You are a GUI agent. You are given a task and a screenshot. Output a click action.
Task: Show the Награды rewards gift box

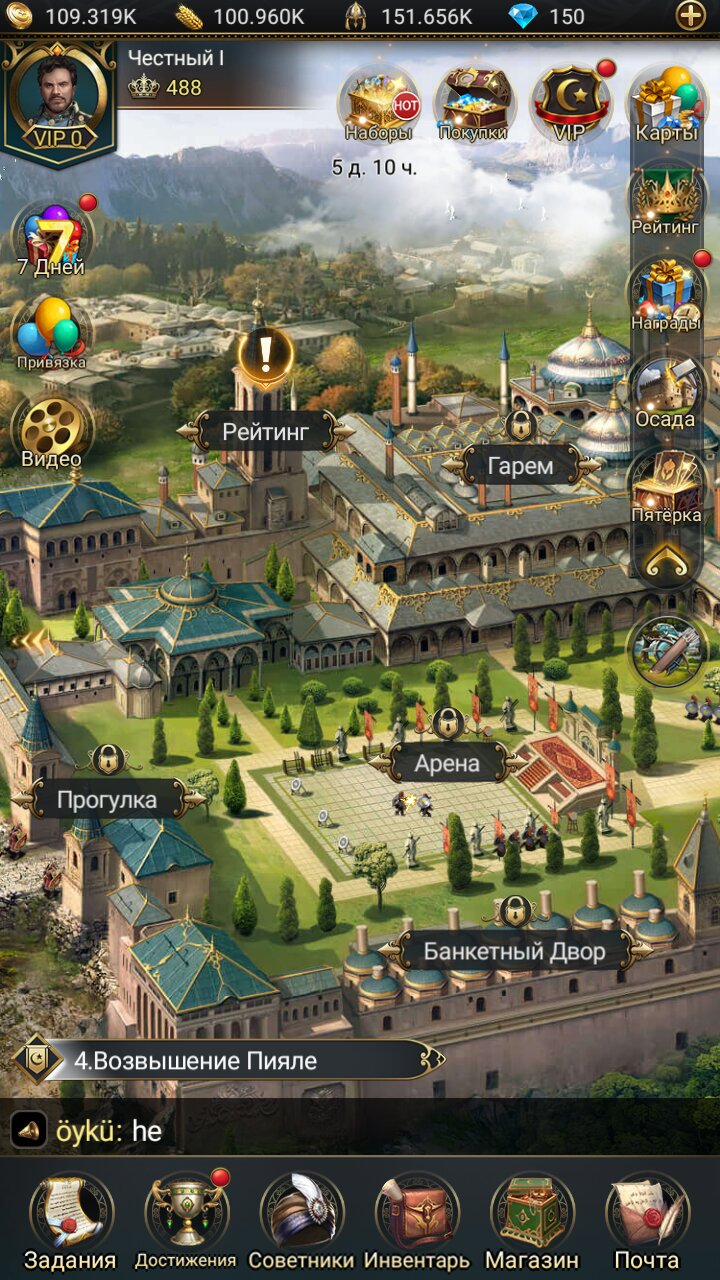click(666, 294)
